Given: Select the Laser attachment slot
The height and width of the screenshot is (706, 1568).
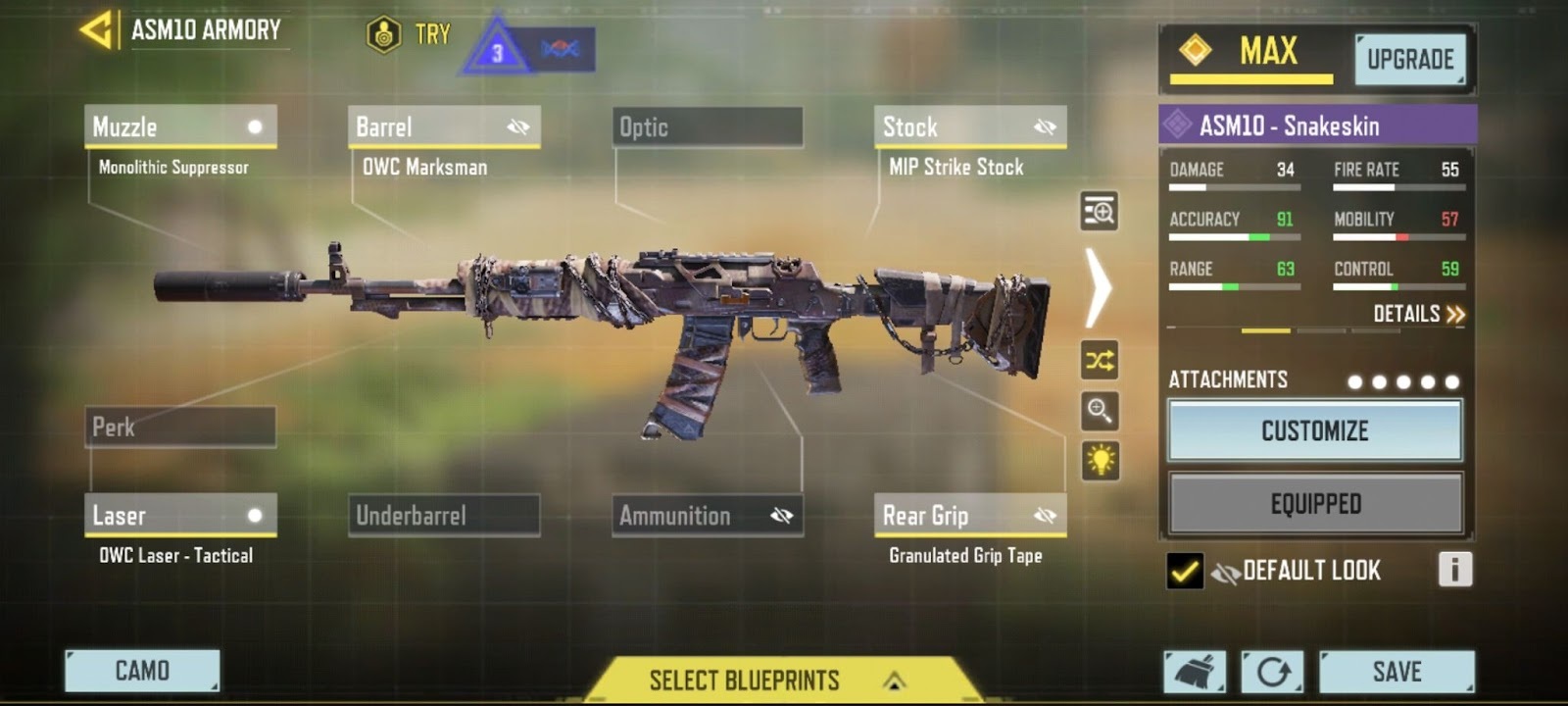Looking at the screenshot, I should 180,516.
